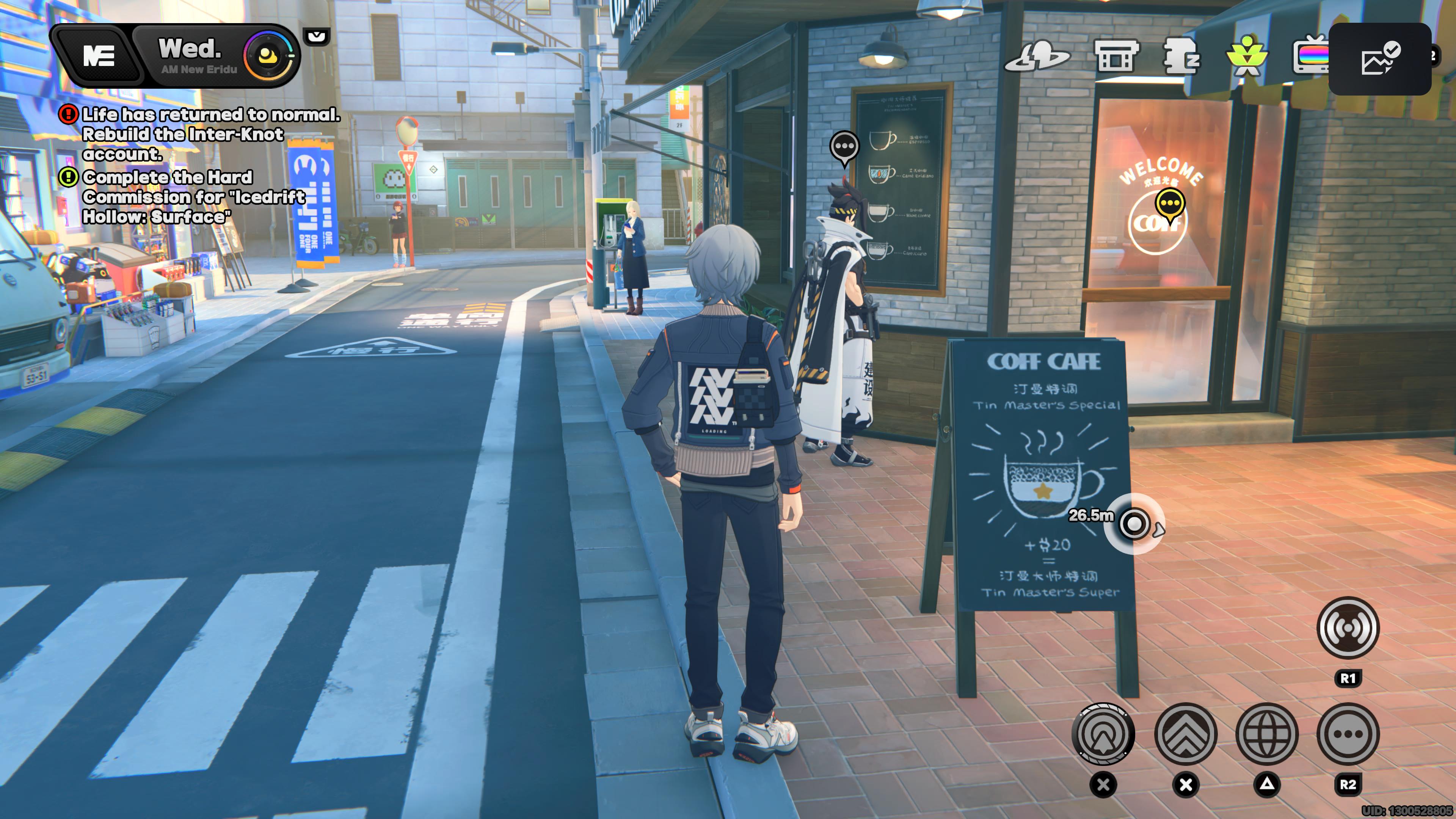Click the screenshot captured notification overlay

coord(1379,59)
